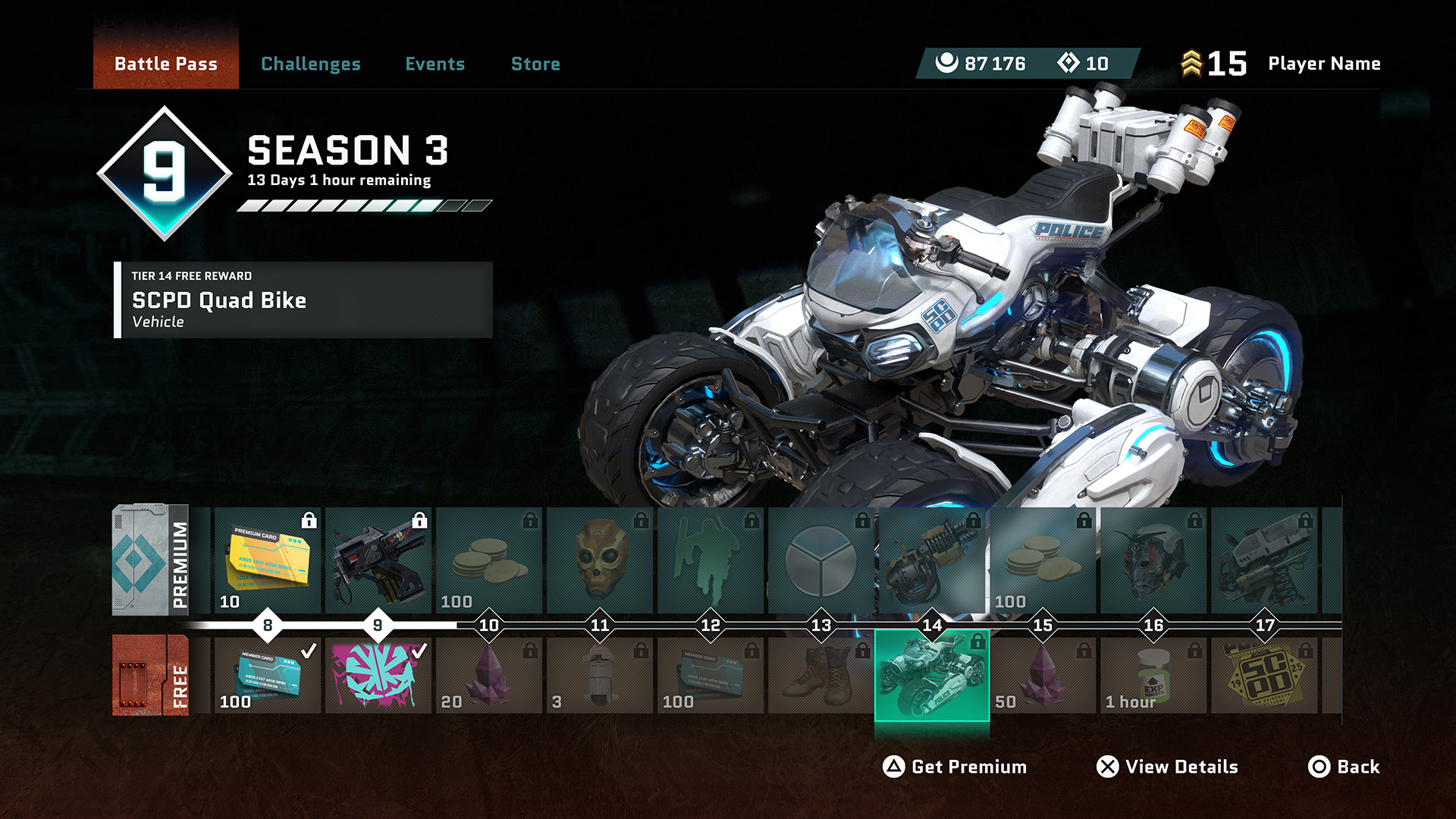Viewport: 1456px width, 819px height.
Task: Pick the tier 12 premium emote reward
Action: pos(710,560)
